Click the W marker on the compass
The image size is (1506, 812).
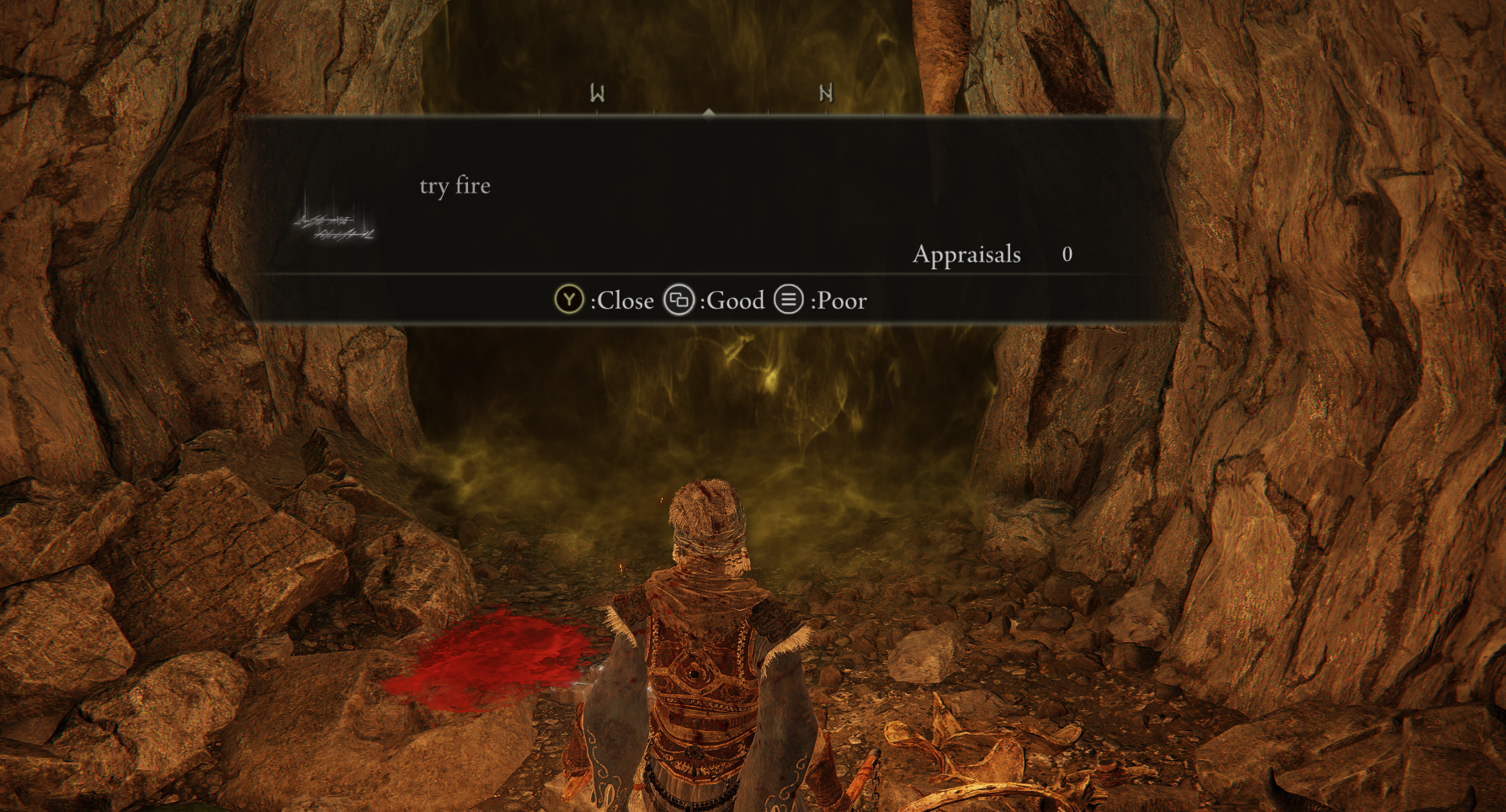[596, 93]
